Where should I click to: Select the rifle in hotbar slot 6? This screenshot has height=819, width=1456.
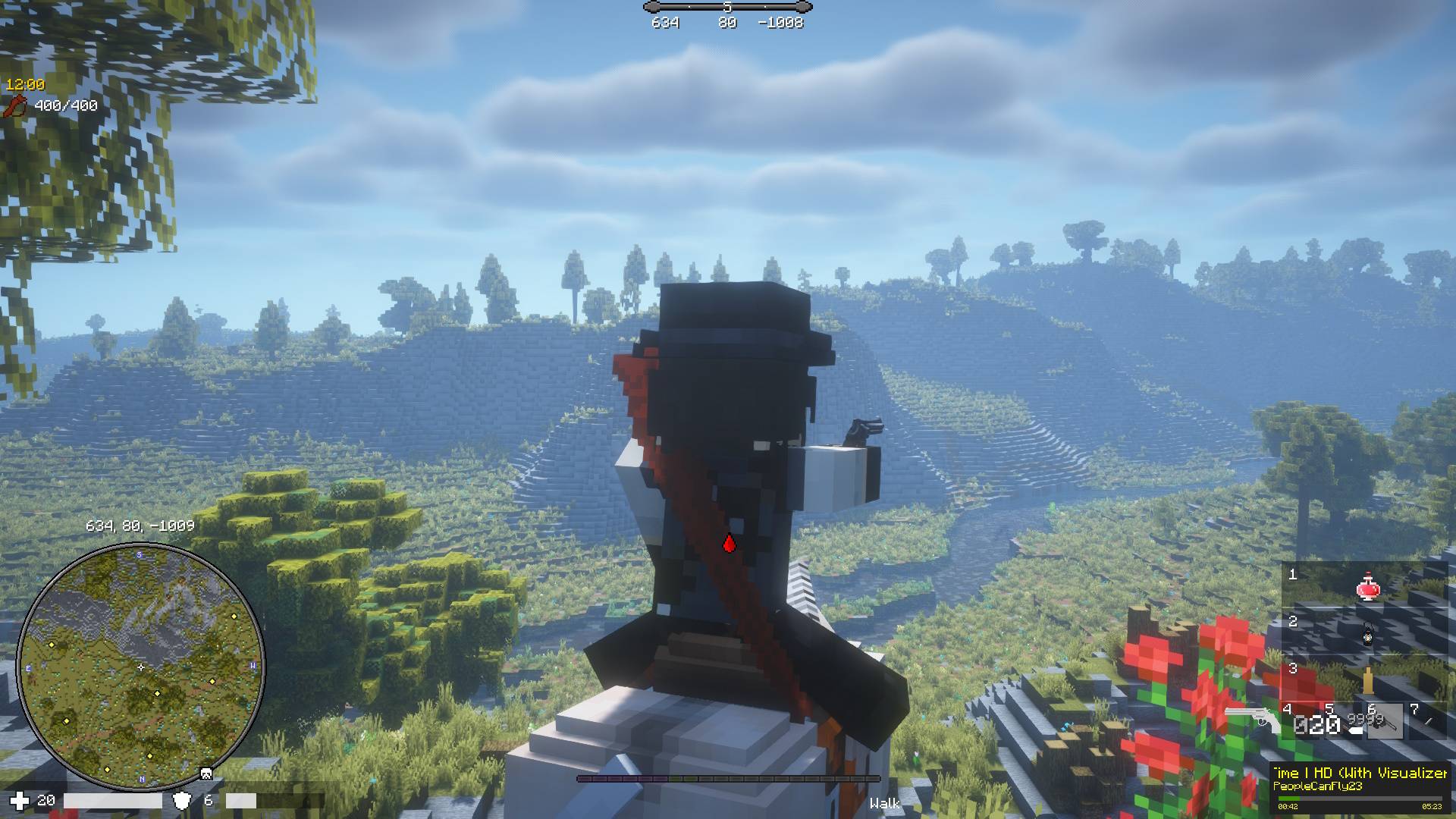pyautogui.click(x=1384, y=723)
